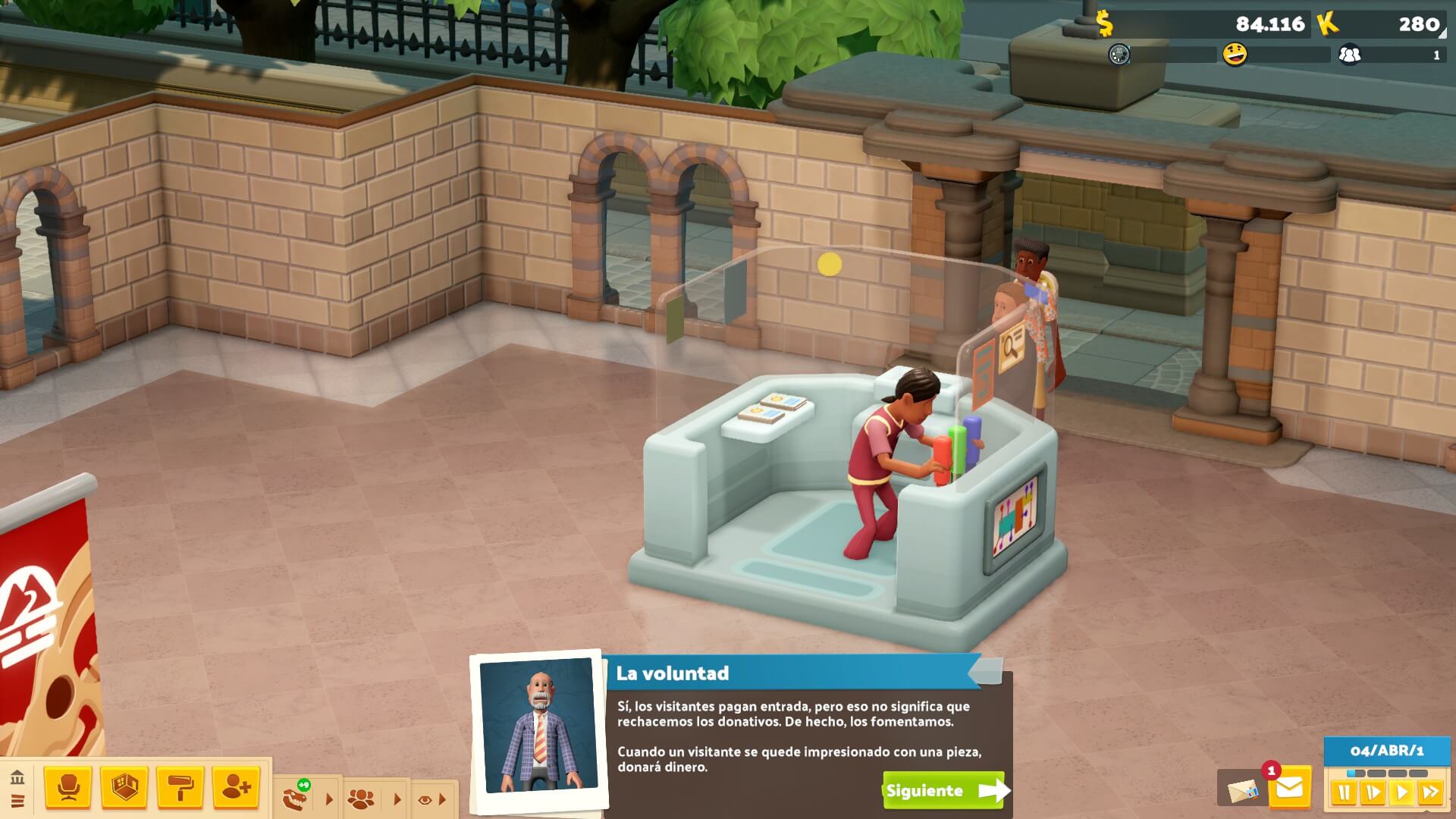Toggle the eye visualization options
1456x819 pixels.
(425, 799)
